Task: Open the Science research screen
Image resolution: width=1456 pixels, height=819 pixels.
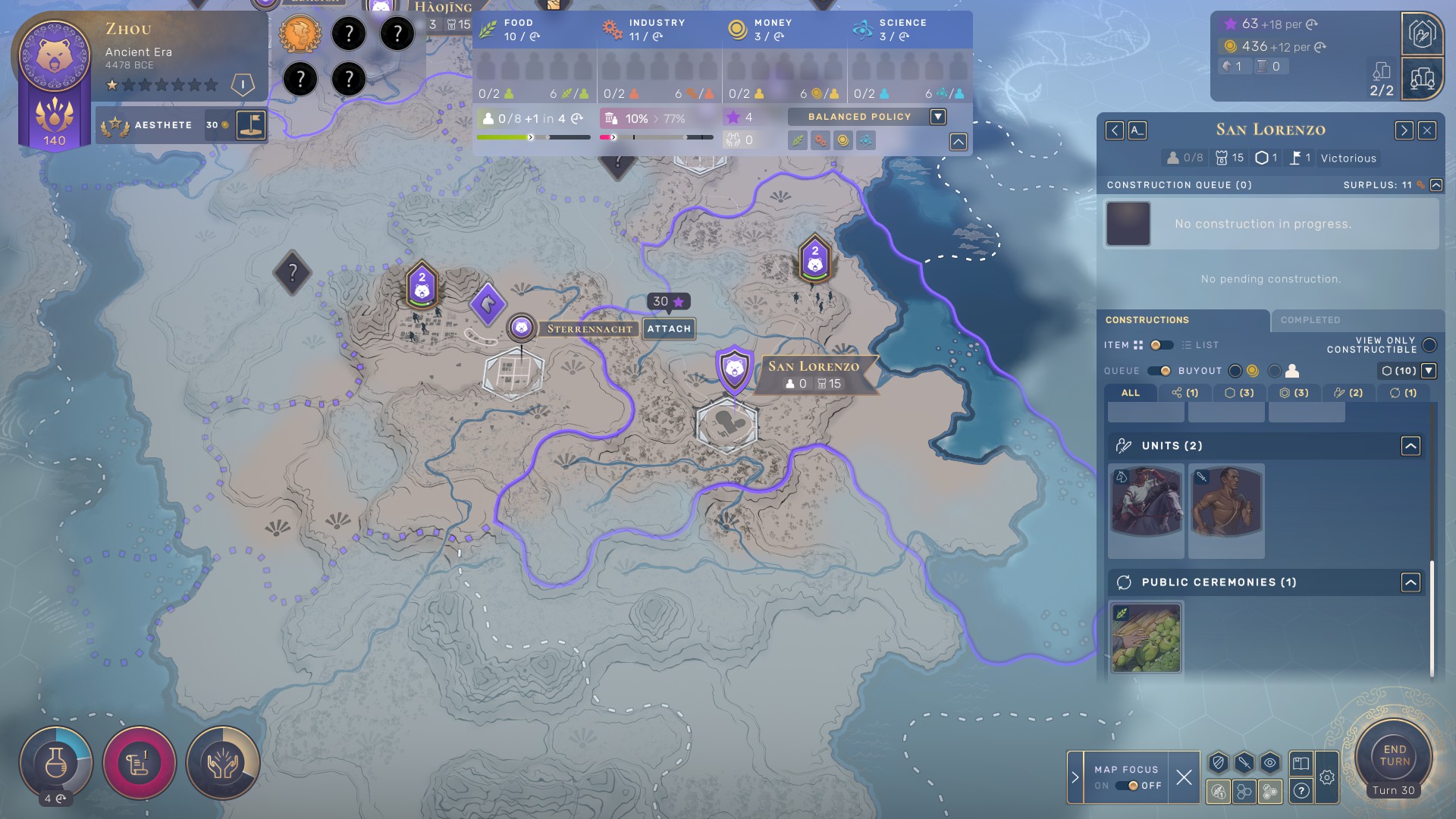Action: [x=55, y=762]
